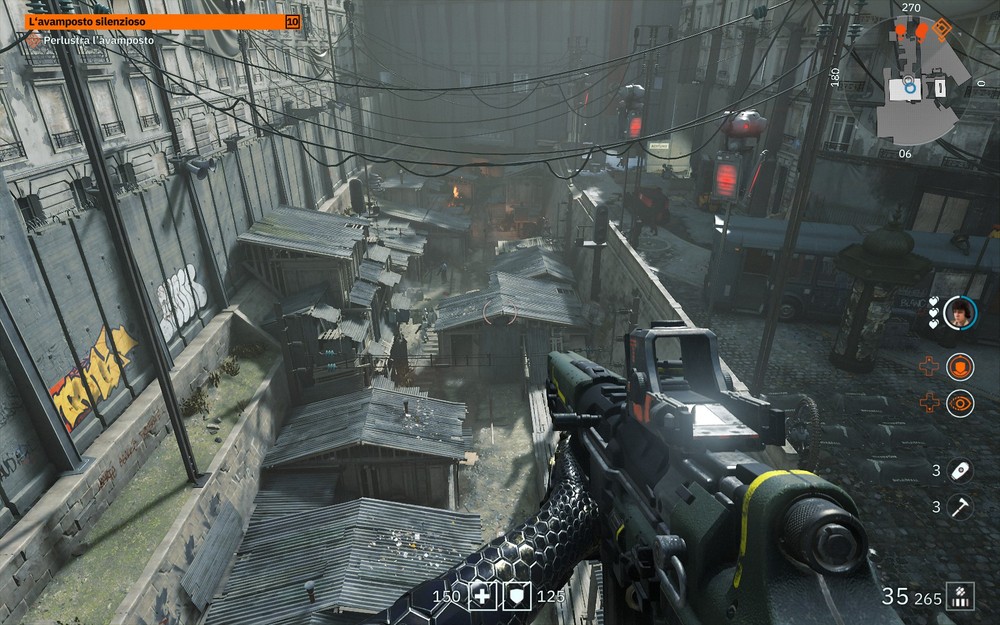Image resolution: width=1000 pixels, height=625 pixels.
Task: Select the partner character portrait
Action: pos(960,312)
